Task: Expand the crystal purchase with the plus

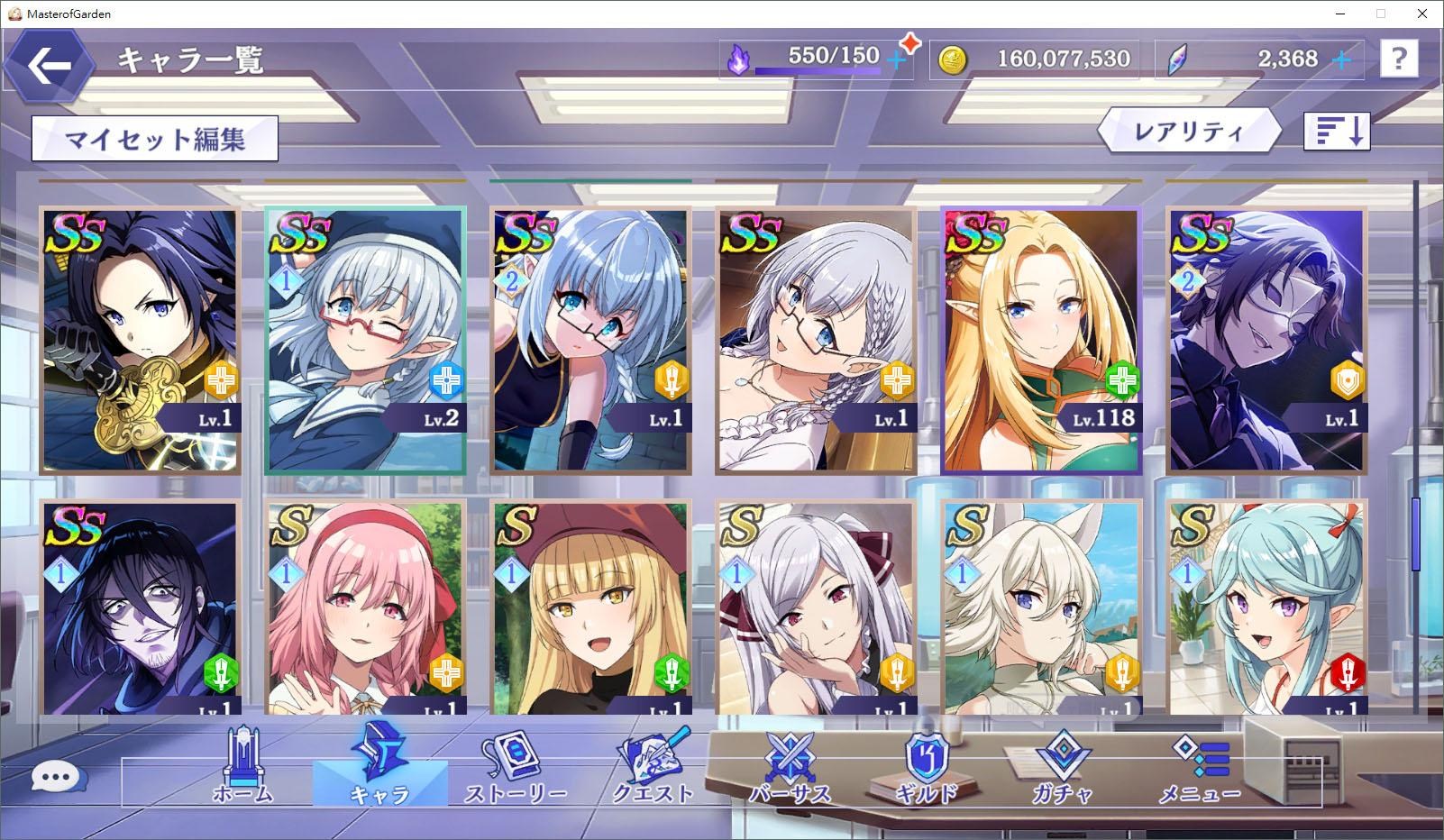Action: (x=1342, y=59)
